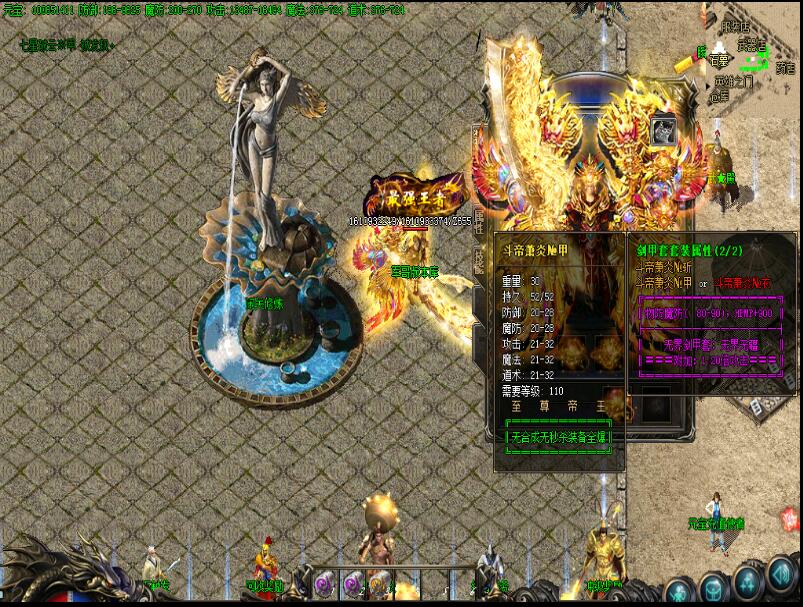Viewport: 803px width, 607px height.
Task: Switch to the 属性 attributes tab
Action: point(479,220)
